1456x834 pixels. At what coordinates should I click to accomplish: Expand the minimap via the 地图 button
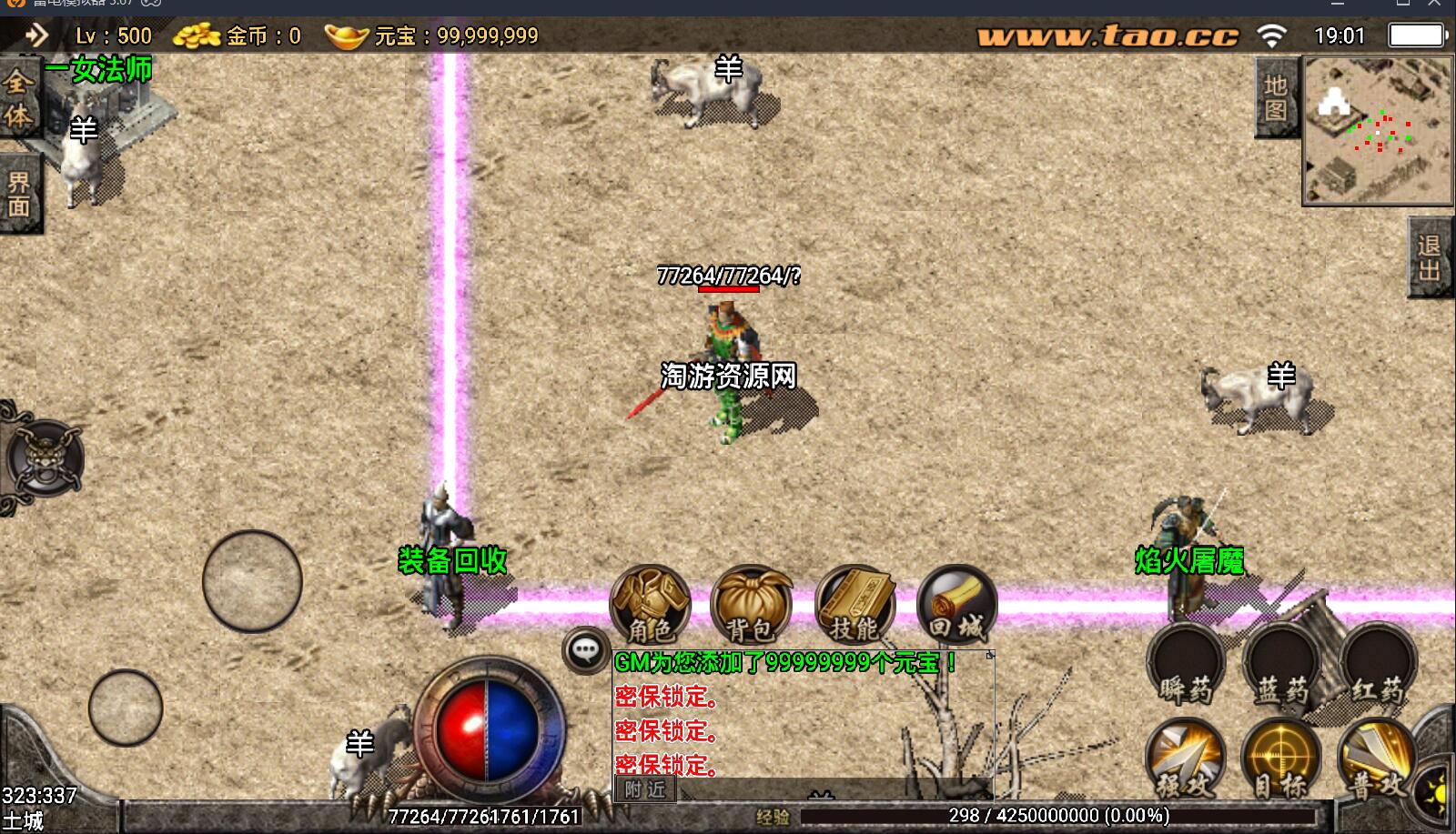pyautogui.click(x=1276, y=100)
